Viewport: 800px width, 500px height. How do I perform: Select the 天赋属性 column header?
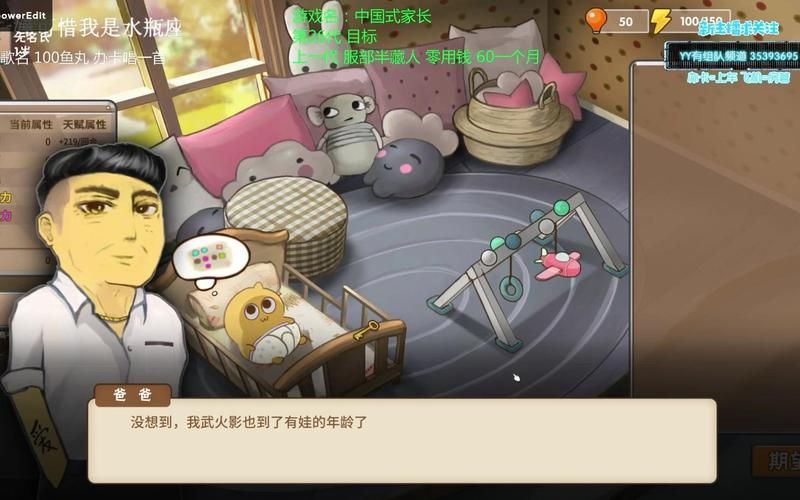pos(84,124)
